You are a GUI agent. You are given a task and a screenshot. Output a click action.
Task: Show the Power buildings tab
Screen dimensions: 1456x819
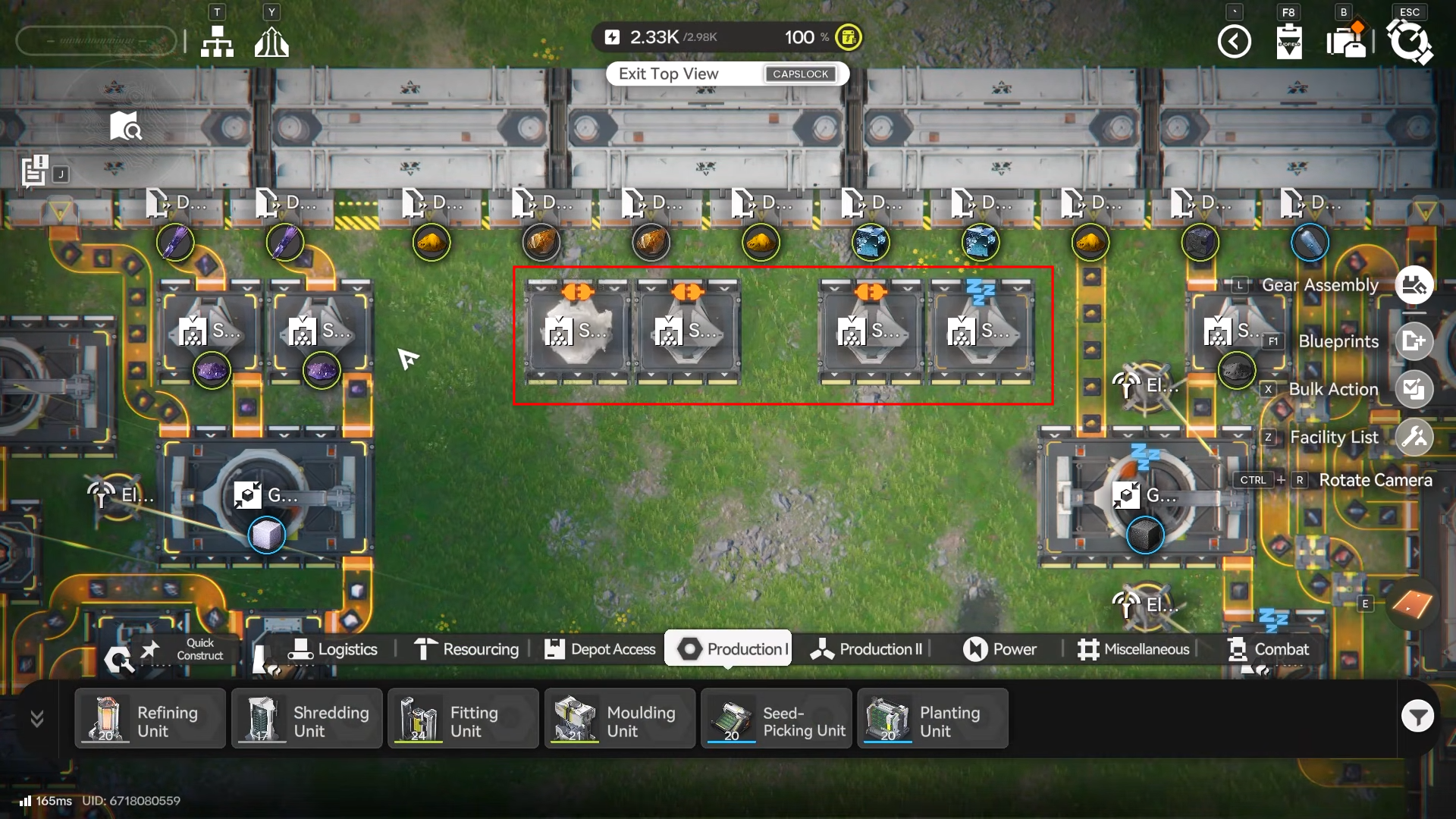(x=999, y=649)
